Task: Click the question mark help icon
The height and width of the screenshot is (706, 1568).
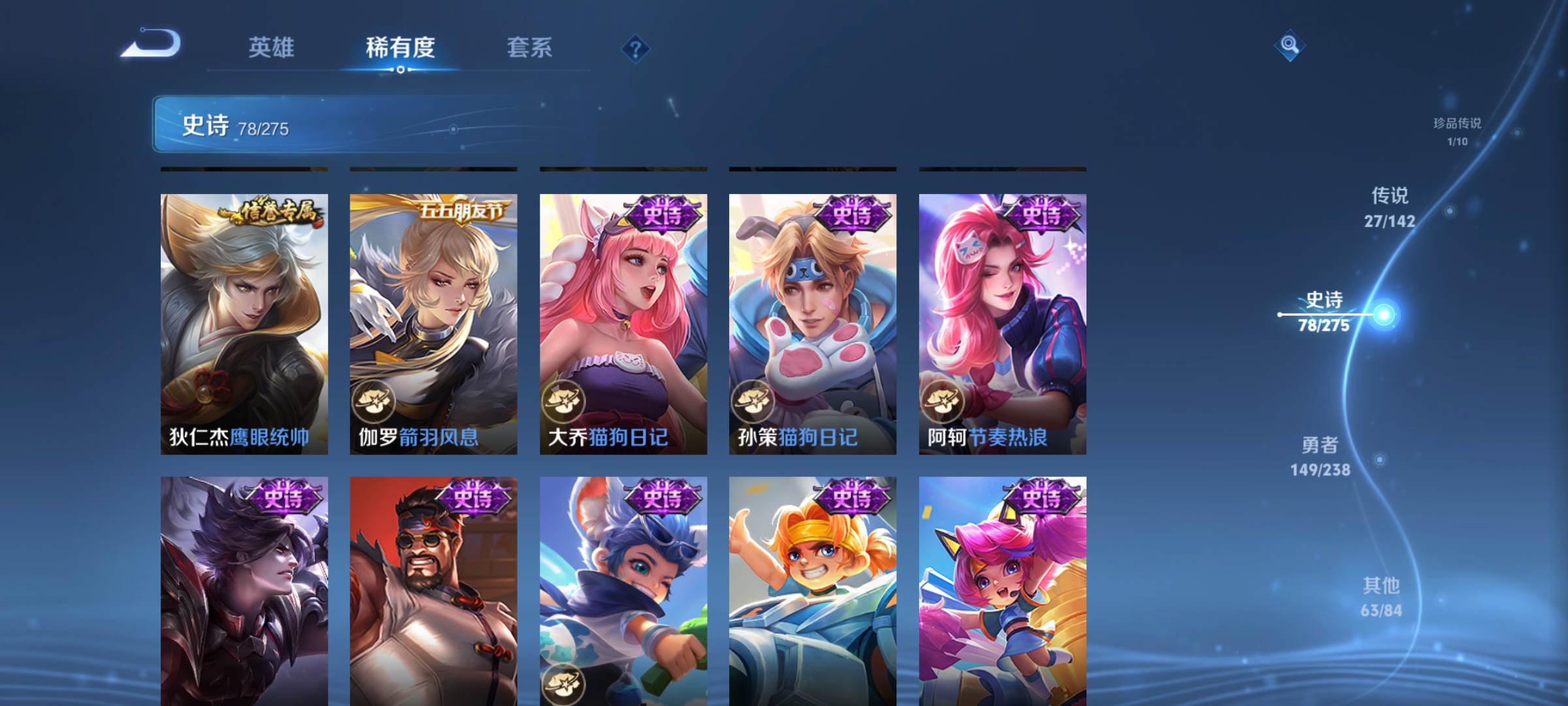Action: click(x=636, y=49)
